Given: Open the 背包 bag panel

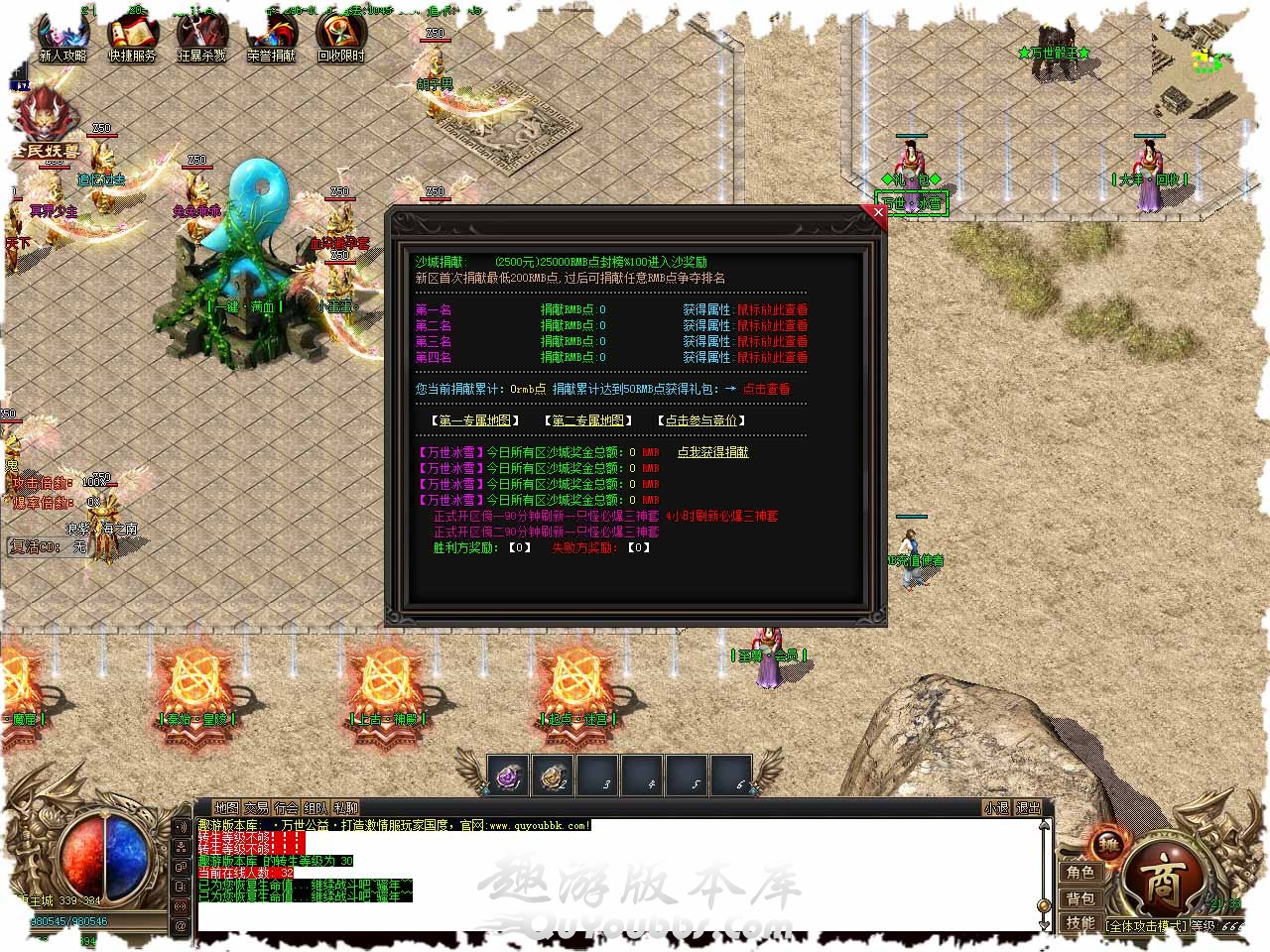Looking at the screenshot, I should pyautogui.click(x=1080, y=897).
